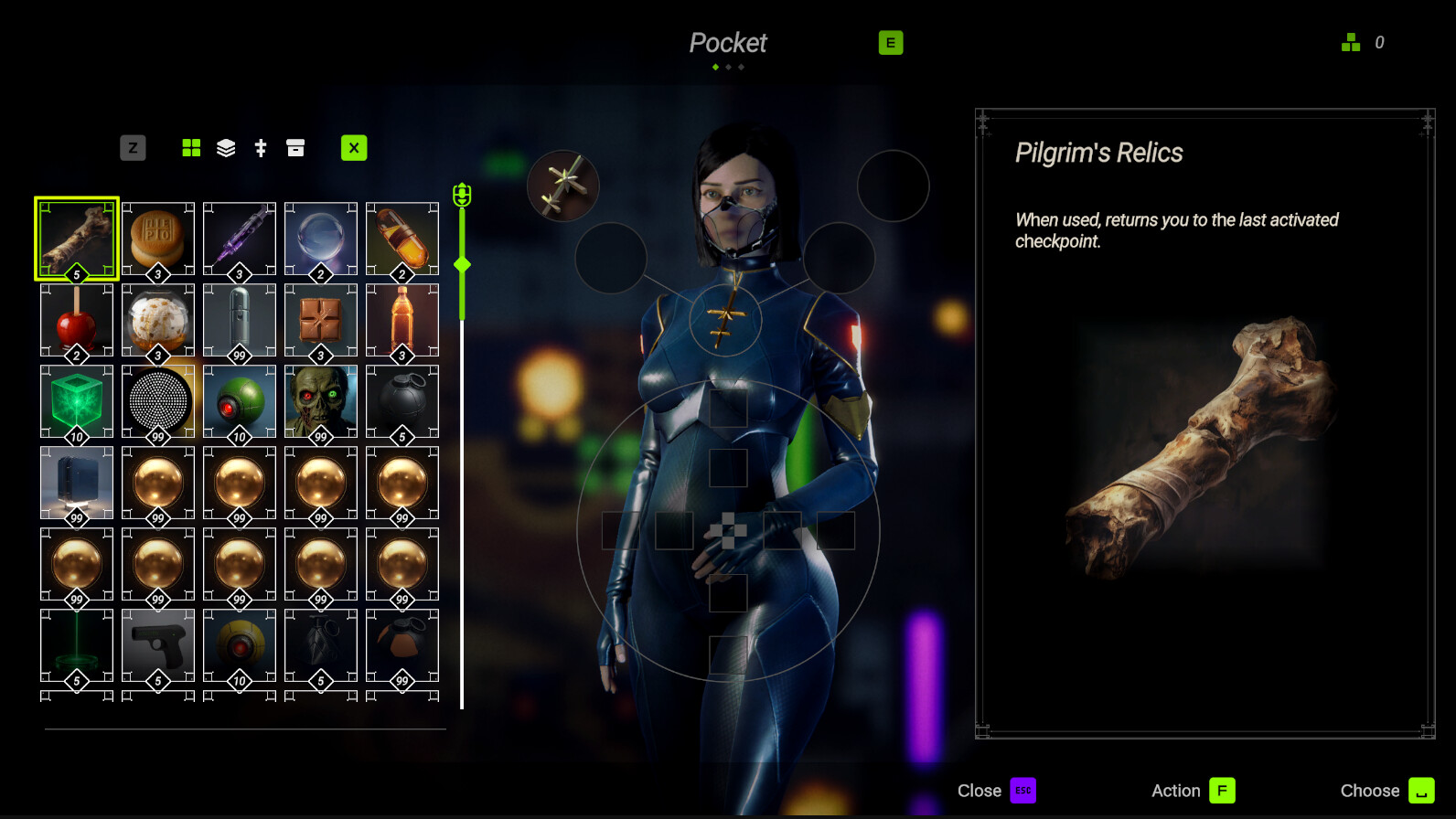Select the round biscuit item slot
This screenshot has width=1456, height=819.
(158, 239)
